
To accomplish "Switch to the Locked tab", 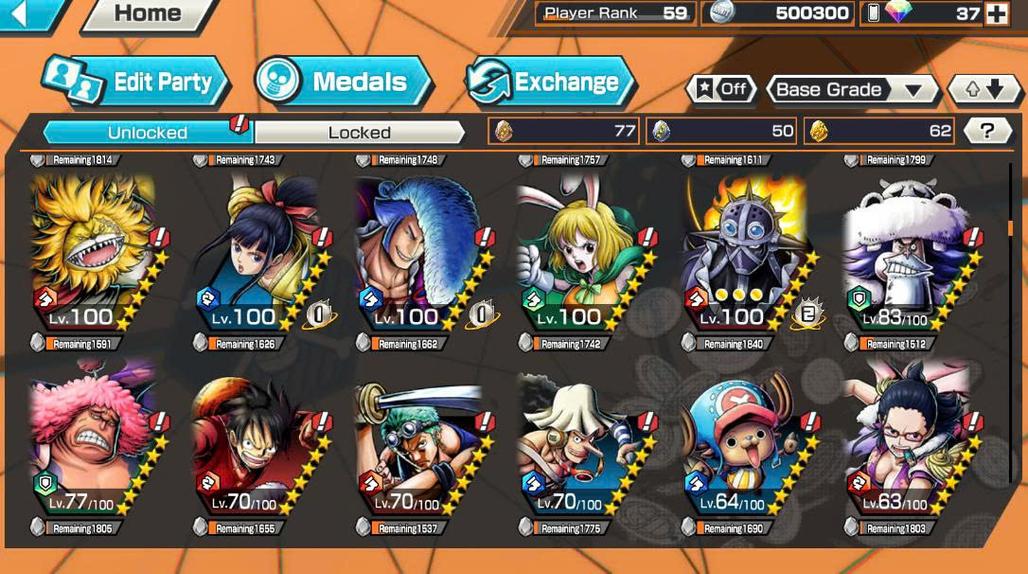I will tap(359, 132).
